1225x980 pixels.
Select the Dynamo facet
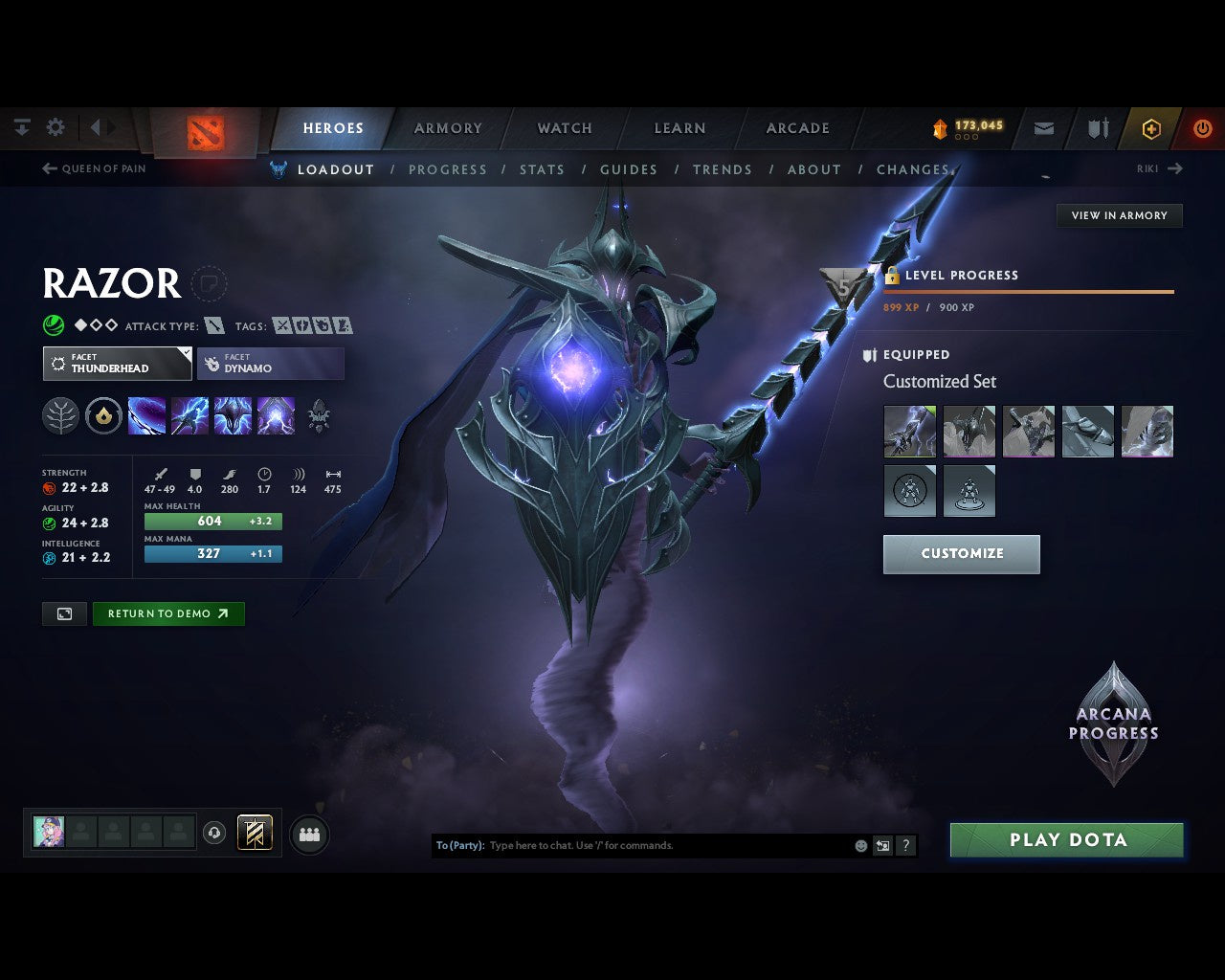pos(270,364)
